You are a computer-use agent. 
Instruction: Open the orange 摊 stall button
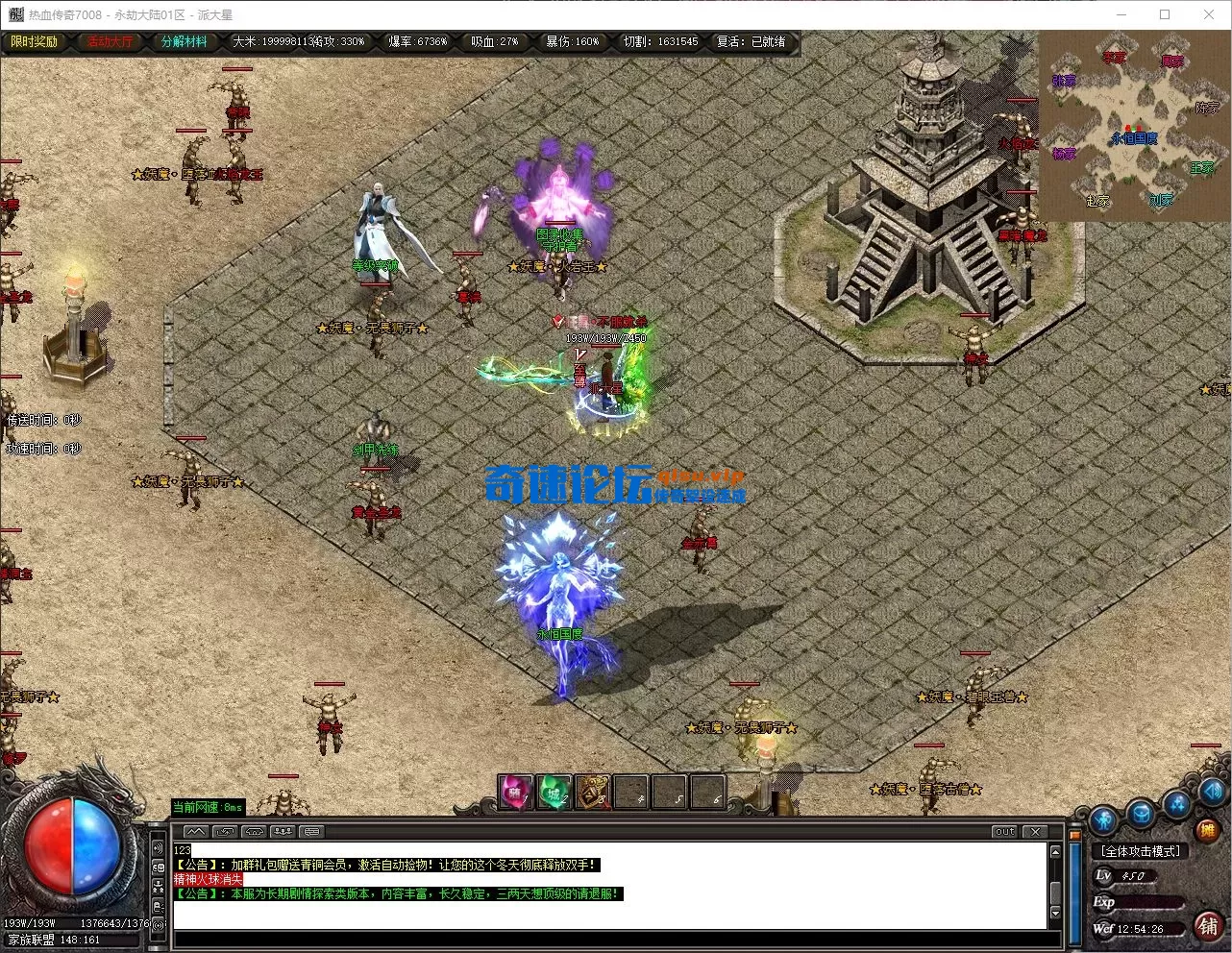tap(1207, 829)
